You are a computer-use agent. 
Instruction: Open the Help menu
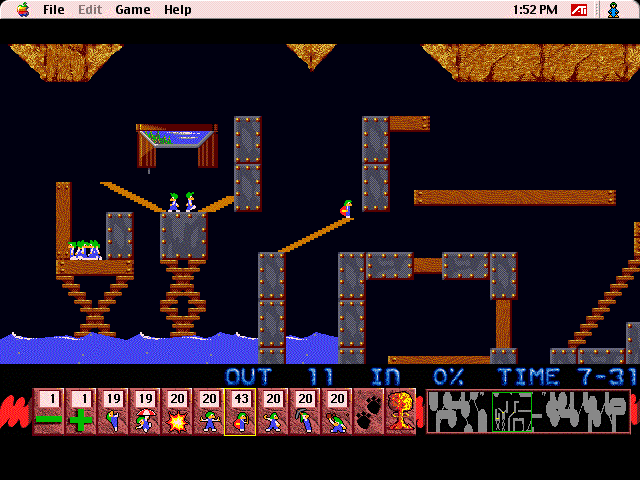click(178, 10)
